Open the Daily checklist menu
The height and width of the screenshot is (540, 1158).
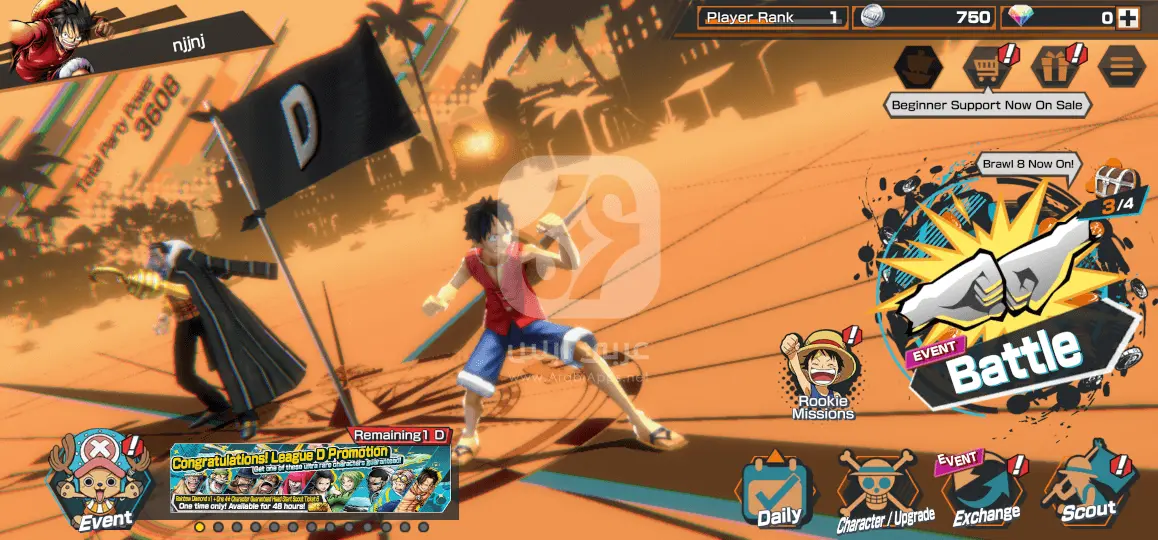pyautogui.click(x=777, y=492)
